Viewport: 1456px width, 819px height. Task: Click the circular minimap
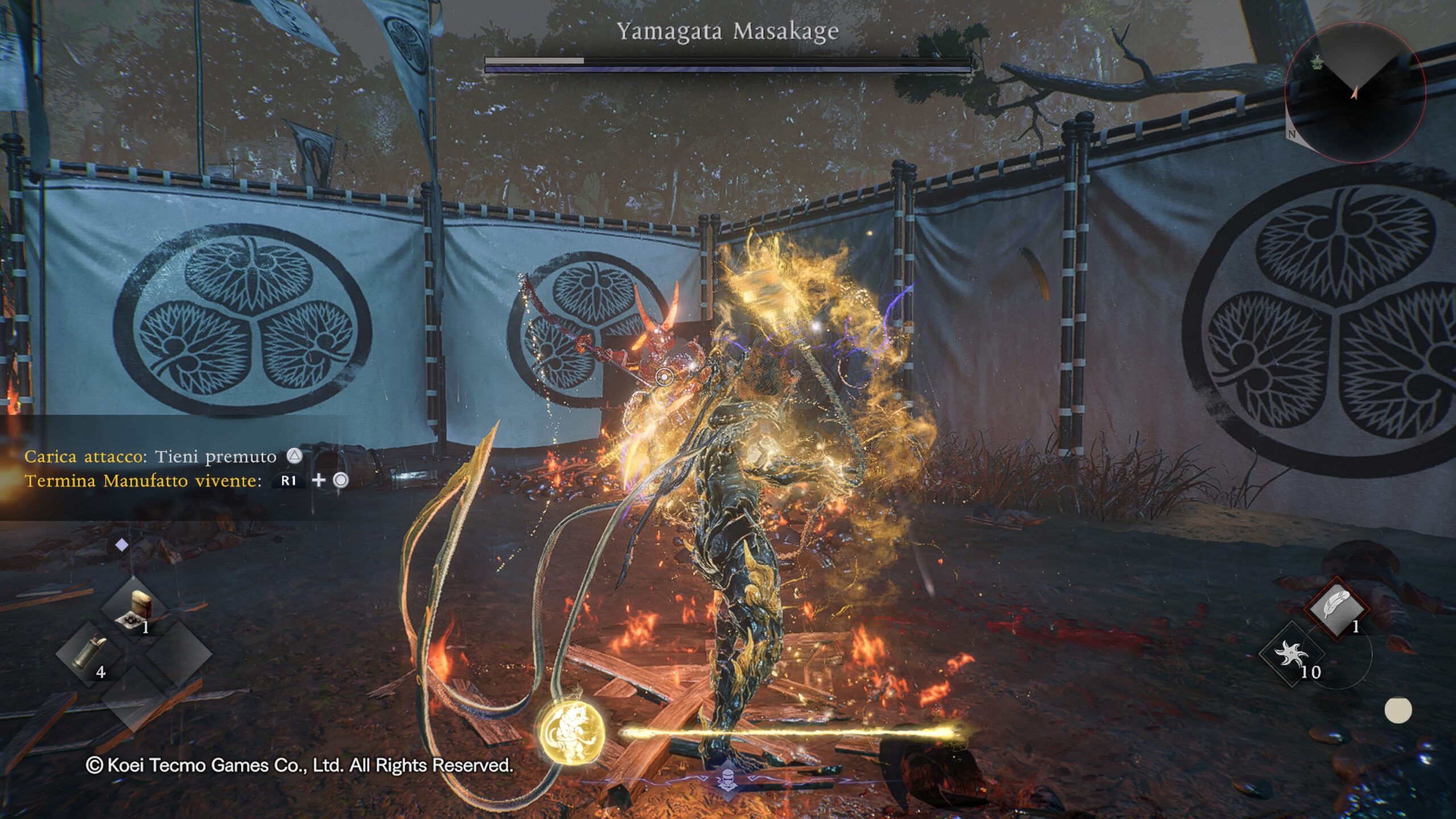[x=1355, y=93]
